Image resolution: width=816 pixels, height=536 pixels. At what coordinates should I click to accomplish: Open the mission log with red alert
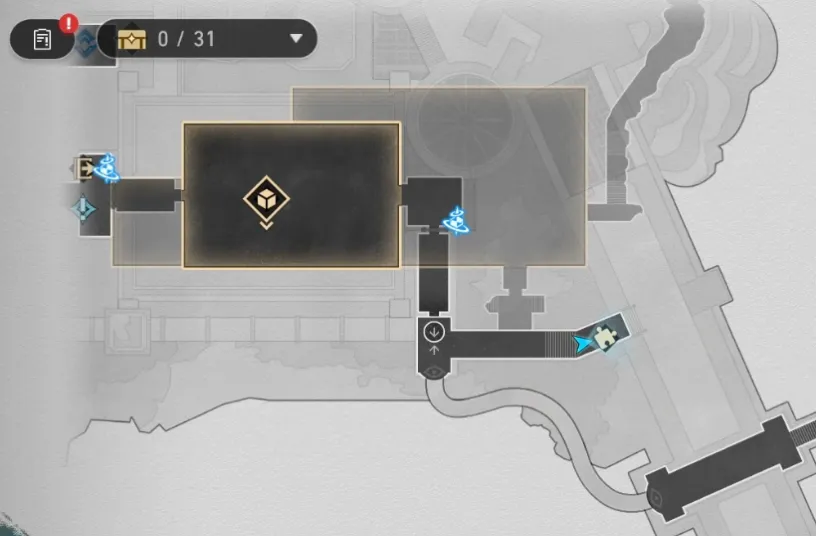pyautogui.click(x=43, y=40)
